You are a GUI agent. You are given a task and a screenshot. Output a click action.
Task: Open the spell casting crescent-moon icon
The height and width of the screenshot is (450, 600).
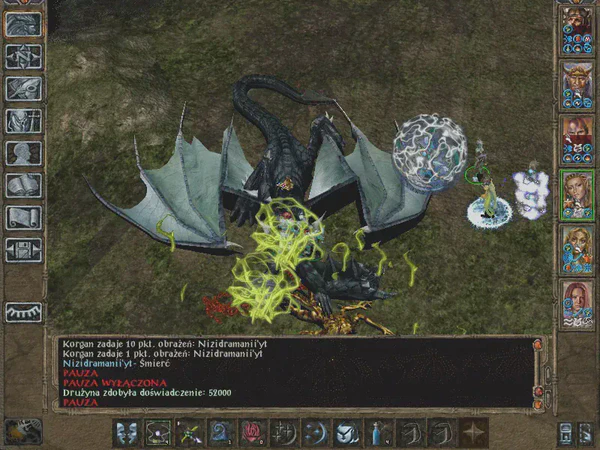tap(316, 433)
